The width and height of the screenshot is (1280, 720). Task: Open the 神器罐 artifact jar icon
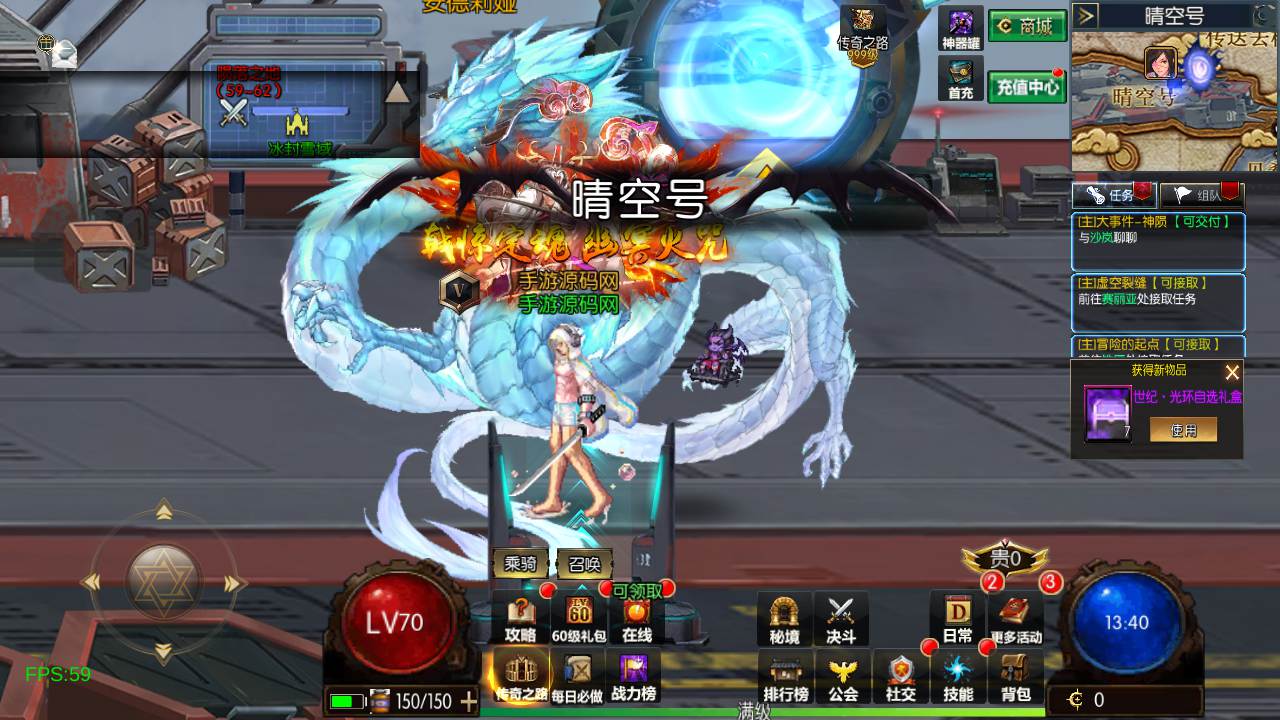(961, 28)
